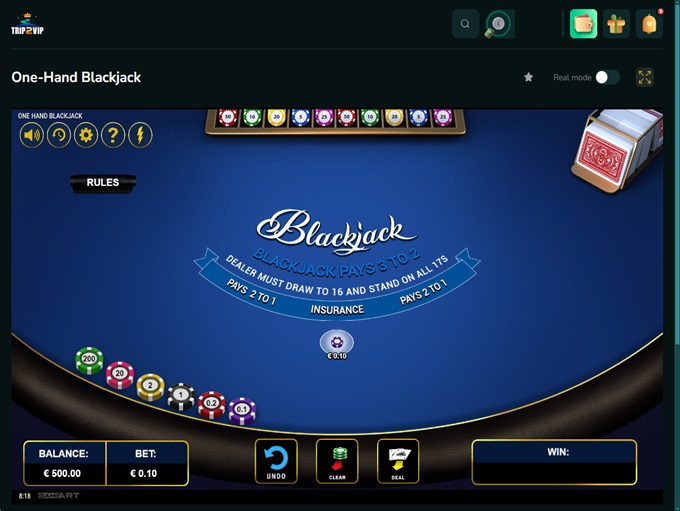680x511 pixels.
Task: Click the placed €0.10 bet chip
Action: [337, 343]
